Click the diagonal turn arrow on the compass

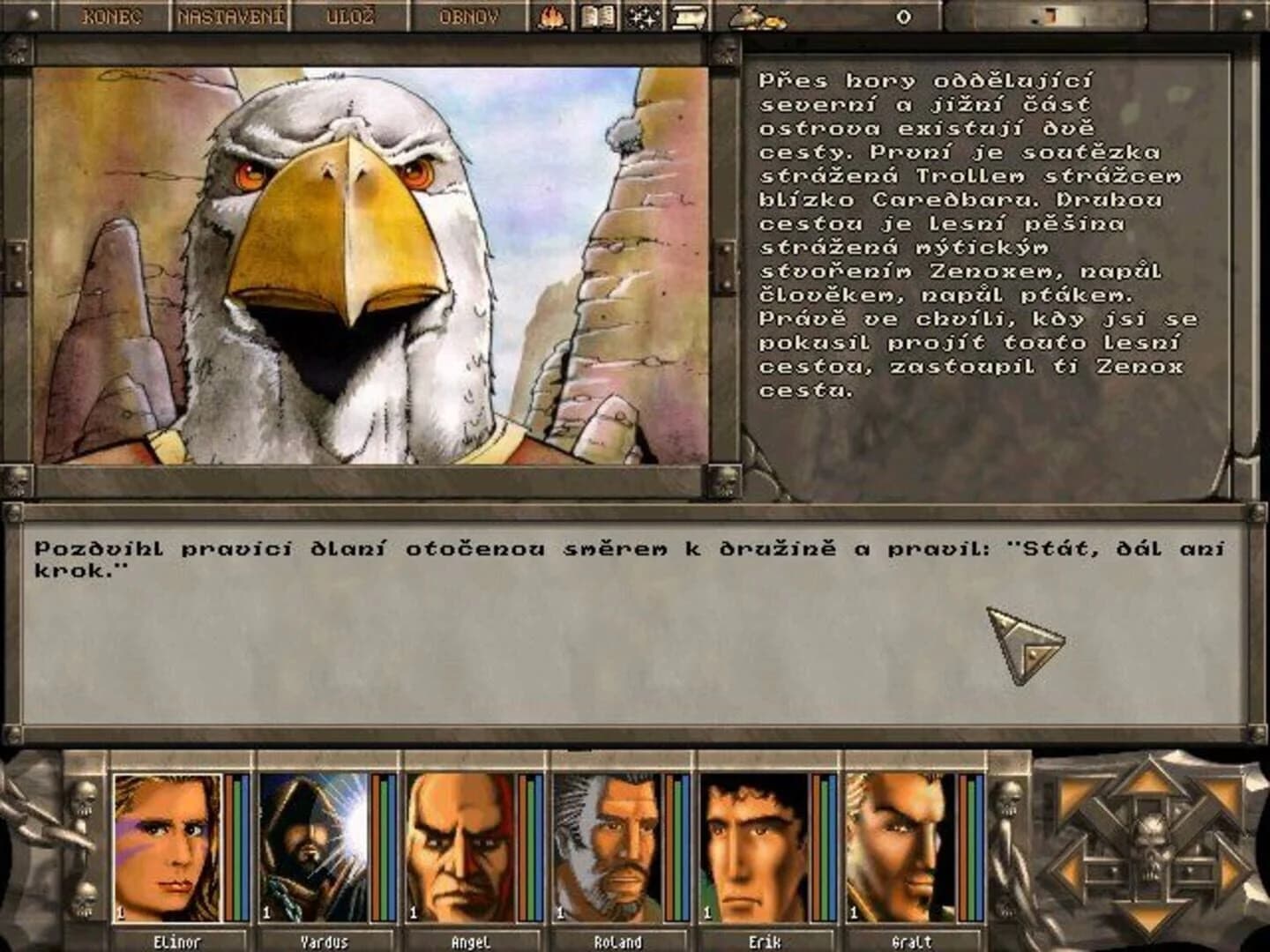1074,792
